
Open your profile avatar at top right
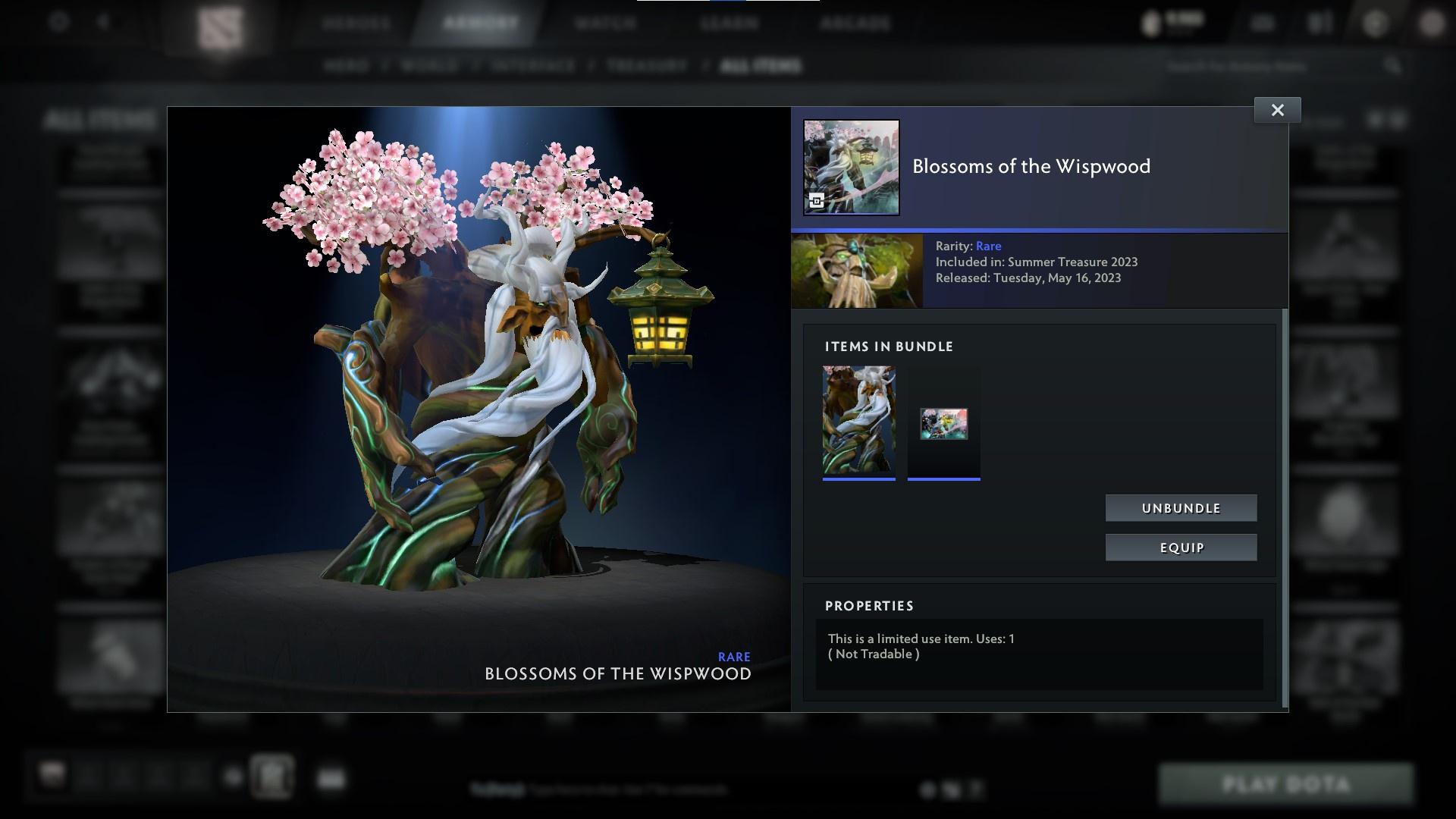pyautogui.click(x=1432, y=22)
